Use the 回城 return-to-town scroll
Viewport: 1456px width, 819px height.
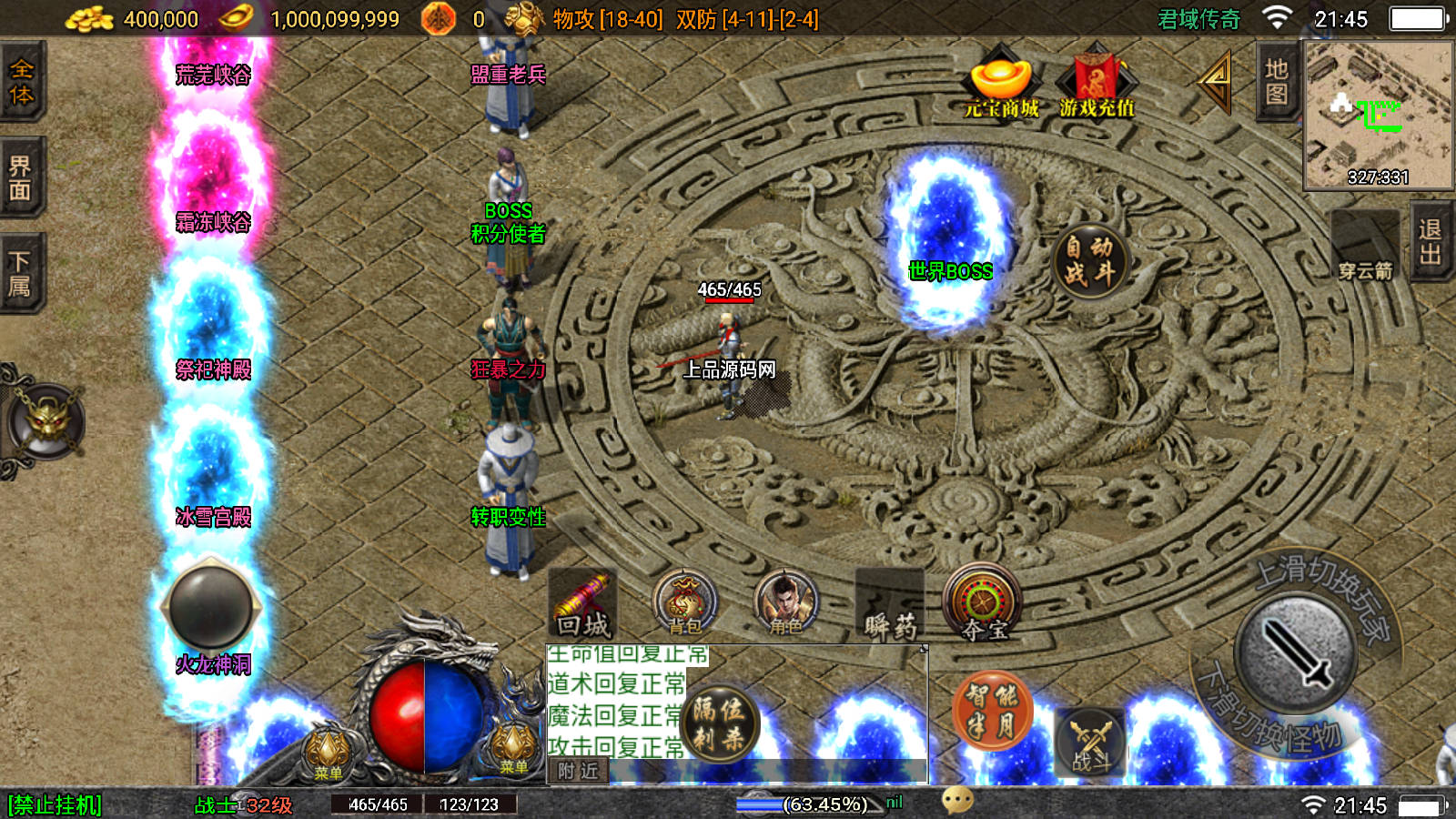coord(583,604)
